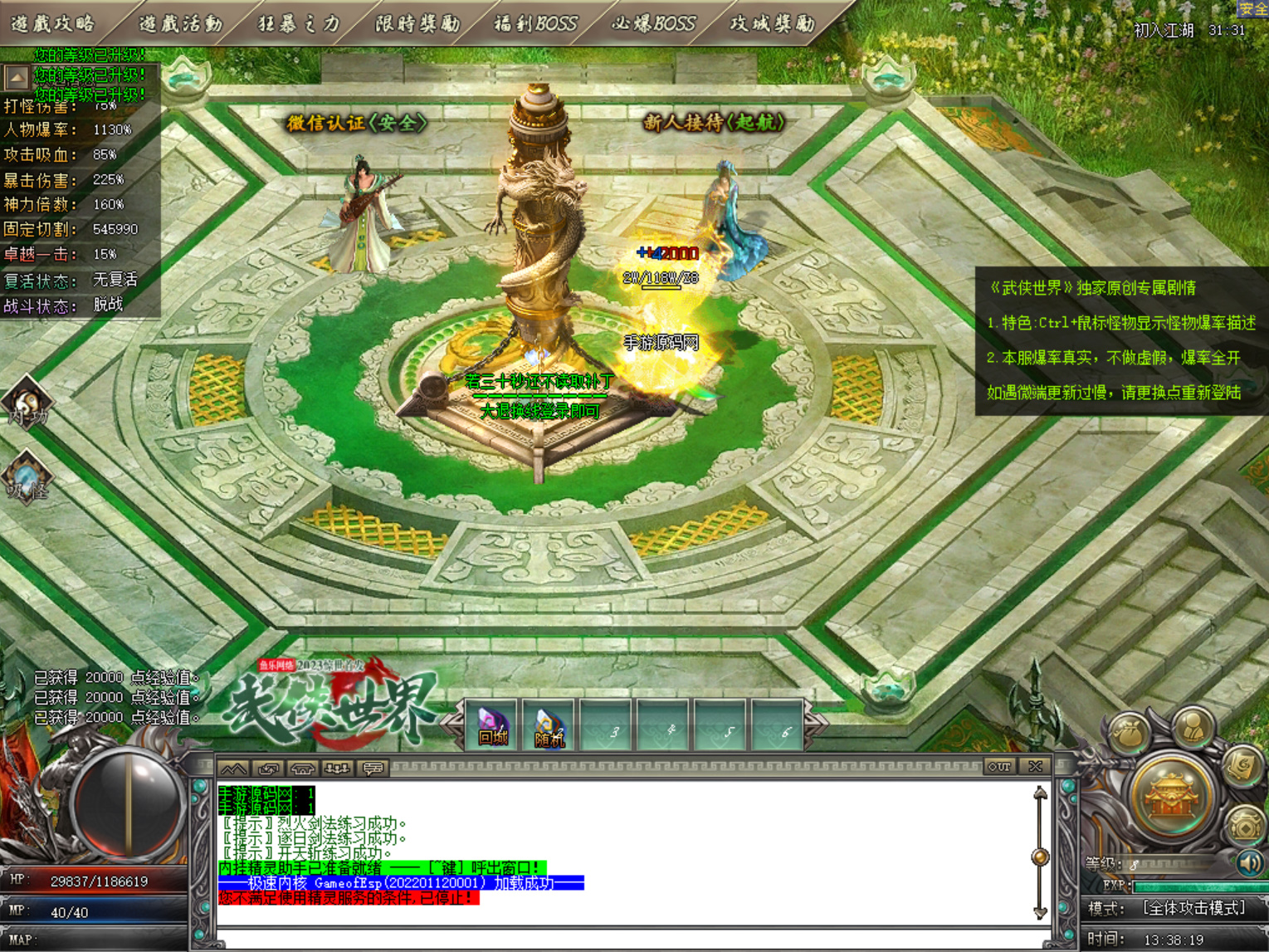Open the 福利BOSS menu

[x=536, y=23]
